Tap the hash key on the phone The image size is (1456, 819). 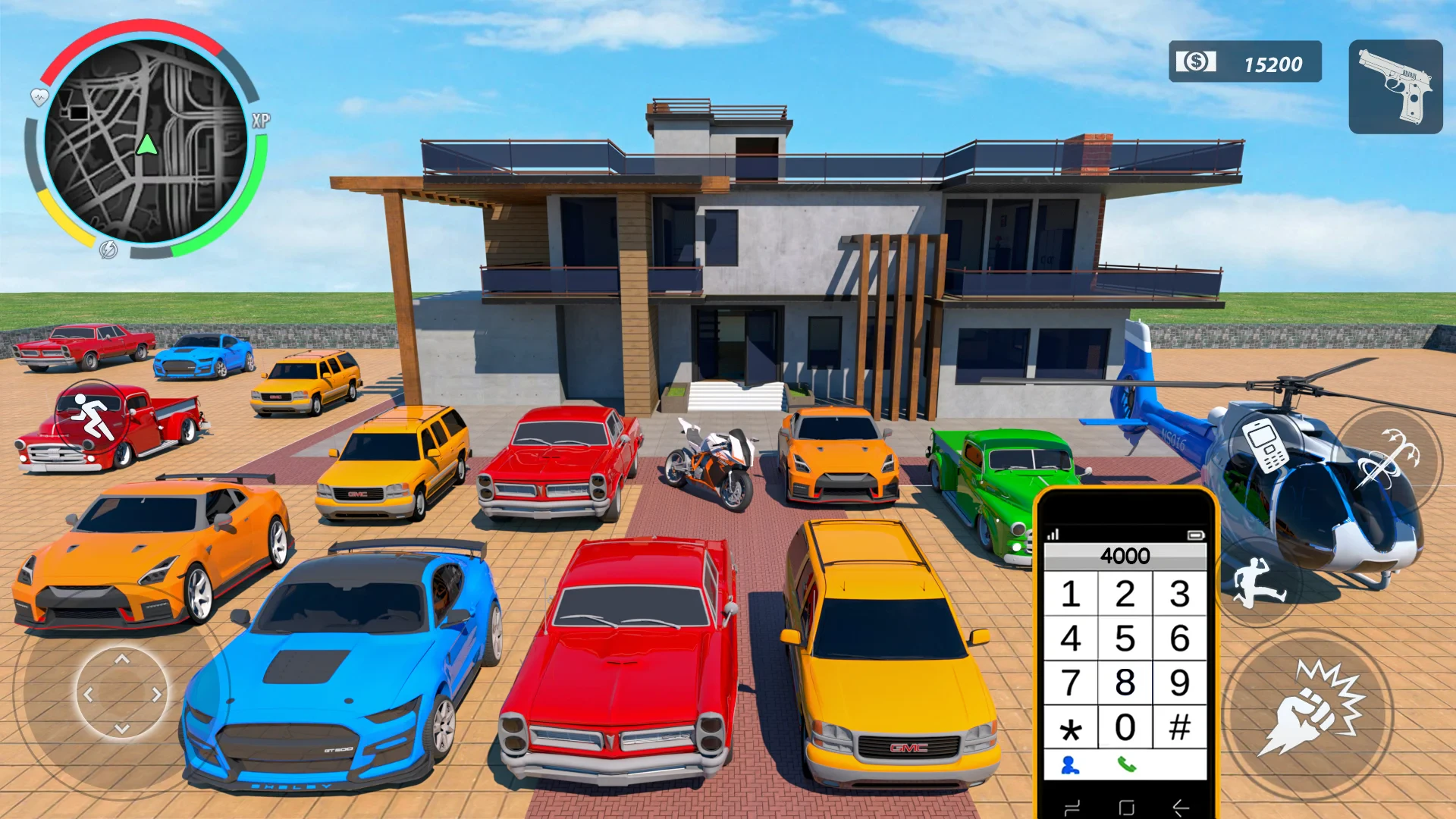pos(1179,727)
